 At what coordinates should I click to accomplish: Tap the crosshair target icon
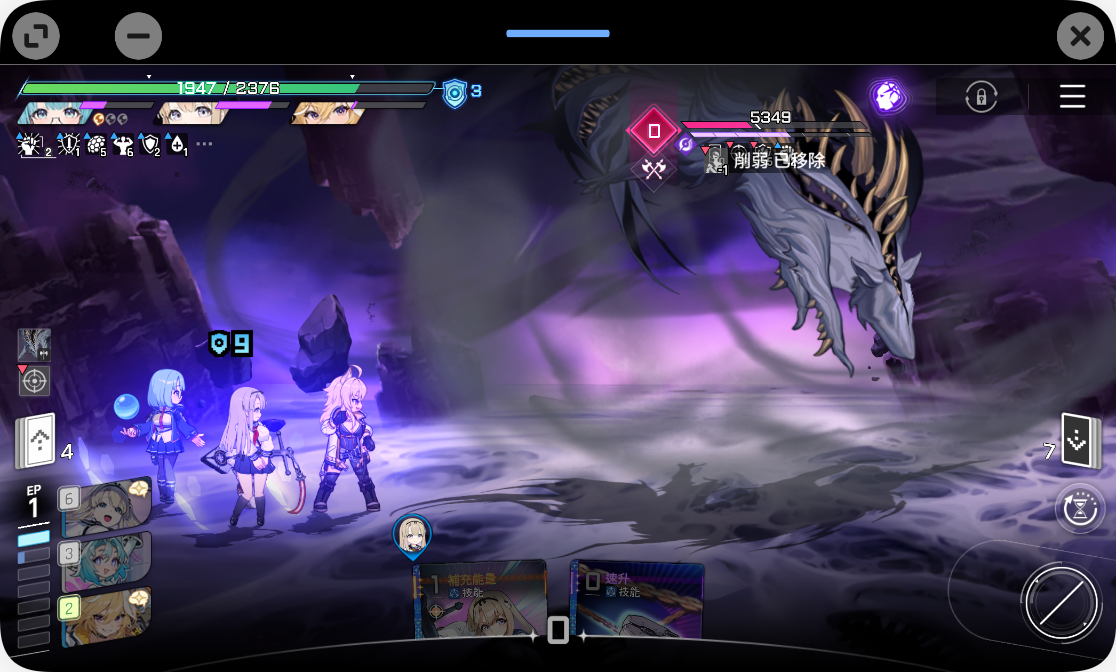[x=34, y=380]
